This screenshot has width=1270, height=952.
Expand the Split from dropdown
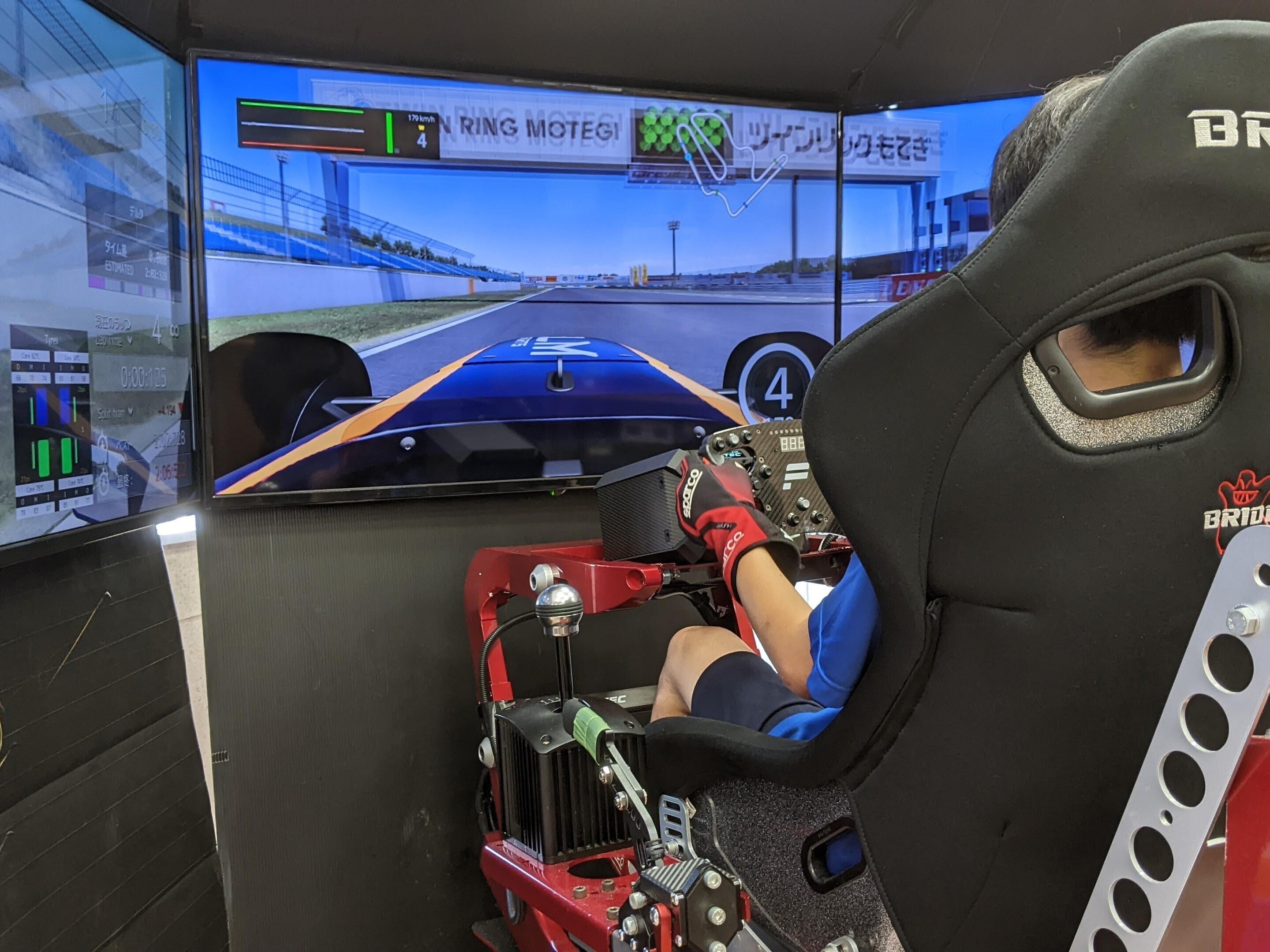(x=131, y=411)
